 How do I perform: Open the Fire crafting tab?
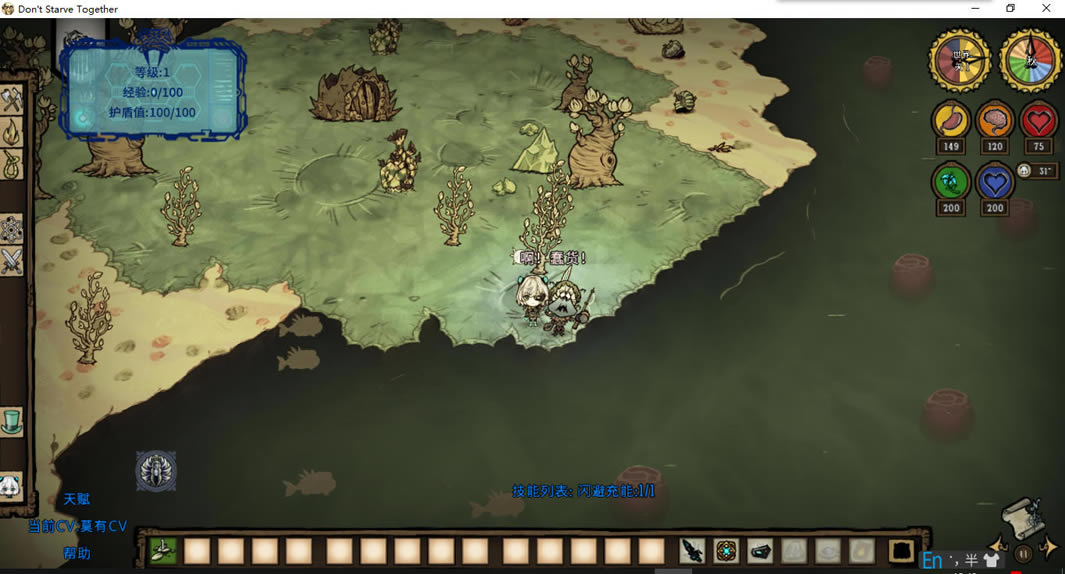pyautogui.click(x=11, y=131)
